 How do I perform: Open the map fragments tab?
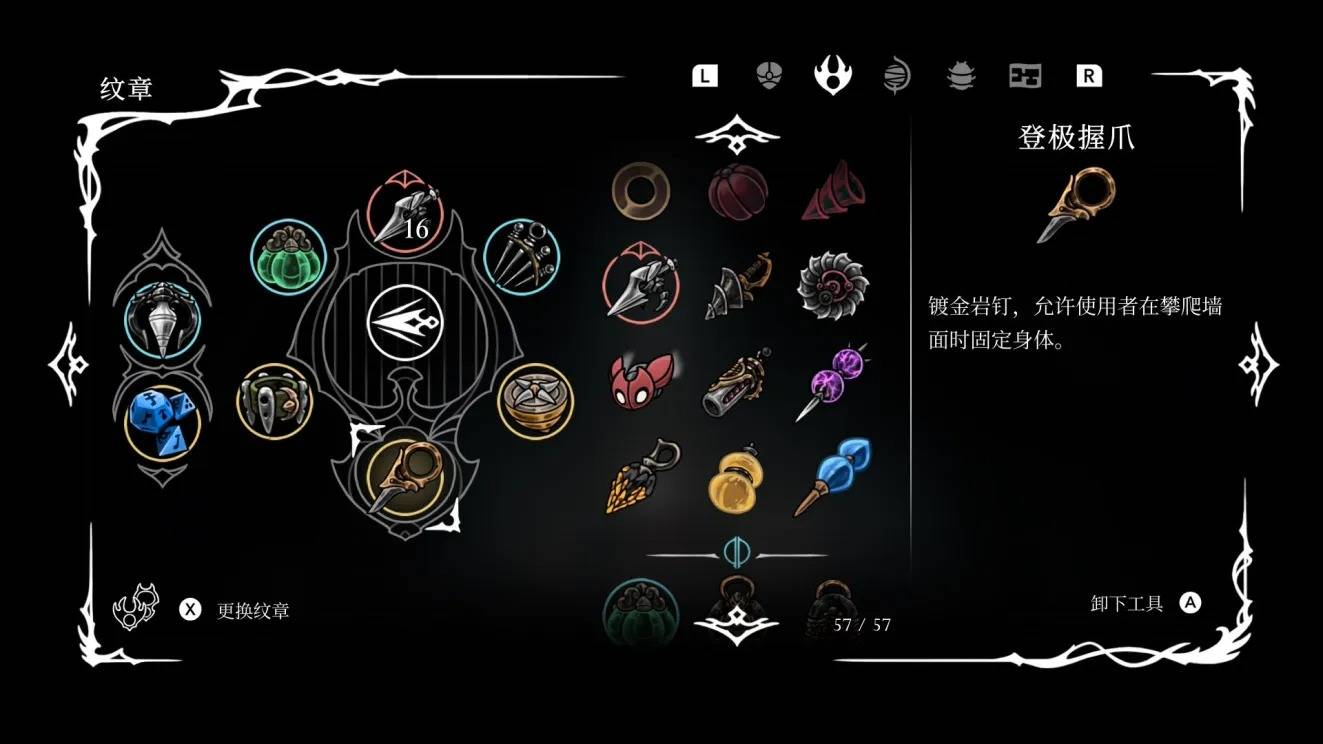(1024, 76)
